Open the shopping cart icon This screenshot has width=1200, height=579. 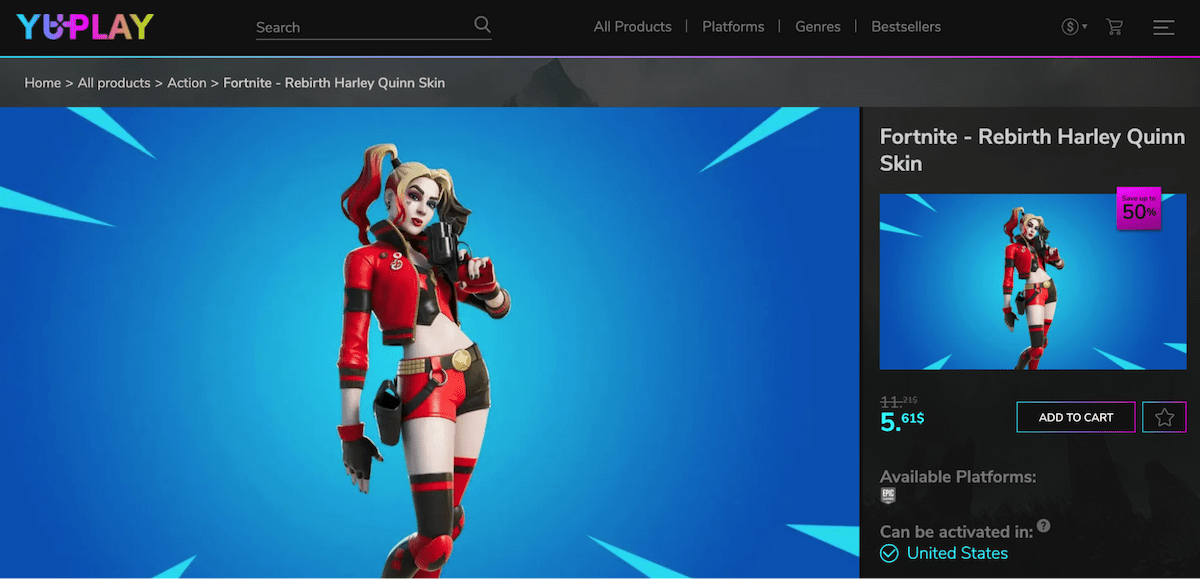[x=1115, y=27]
